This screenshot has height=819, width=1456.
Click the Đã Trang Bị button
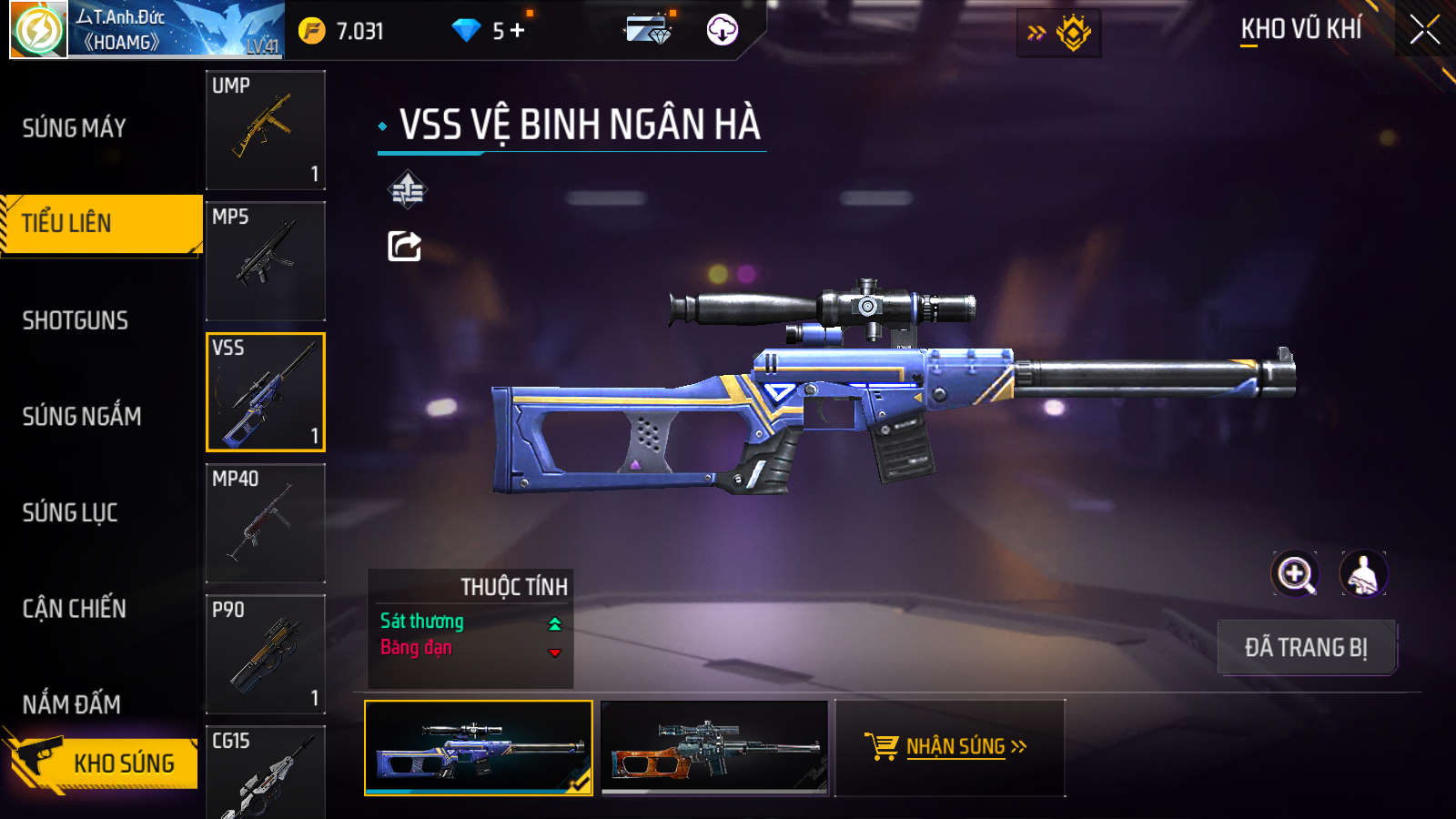[x=1306, y=648]
